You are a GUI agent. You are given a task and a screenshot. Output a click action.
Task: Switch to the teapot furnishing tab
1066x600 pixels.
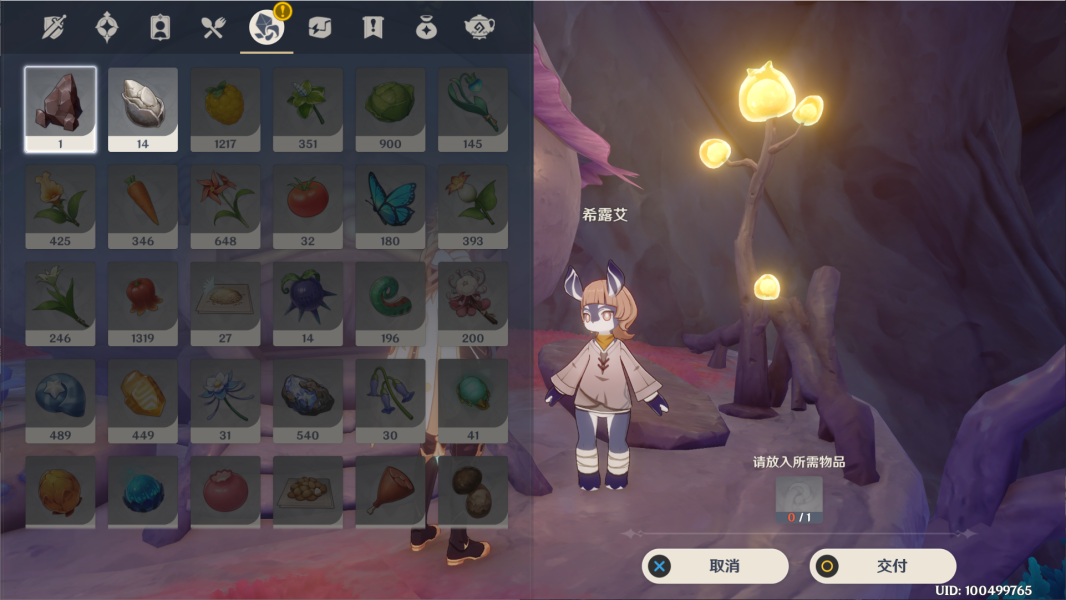480,27
